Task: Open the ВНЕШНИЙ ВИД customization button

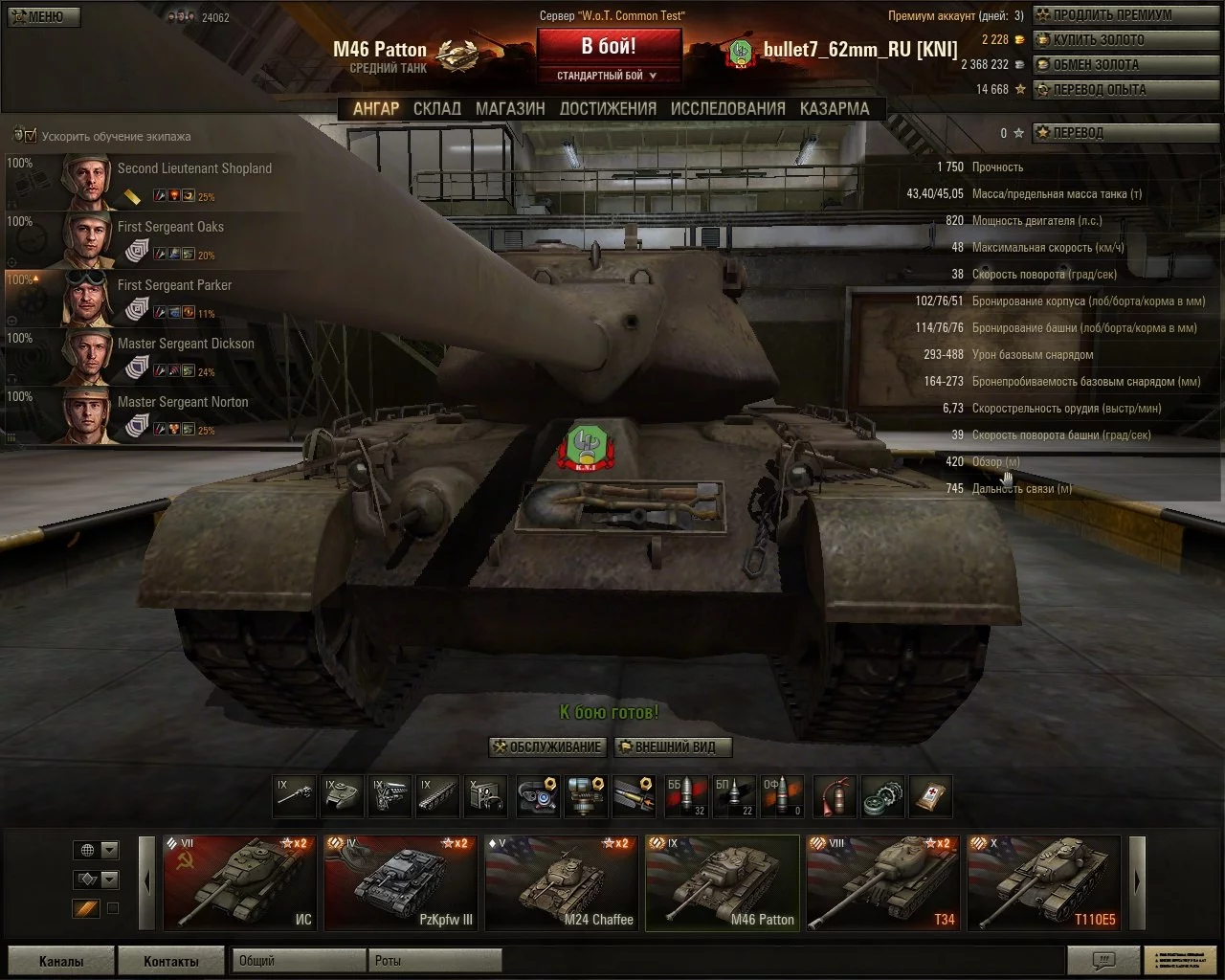Action: [x=672, y=747]
